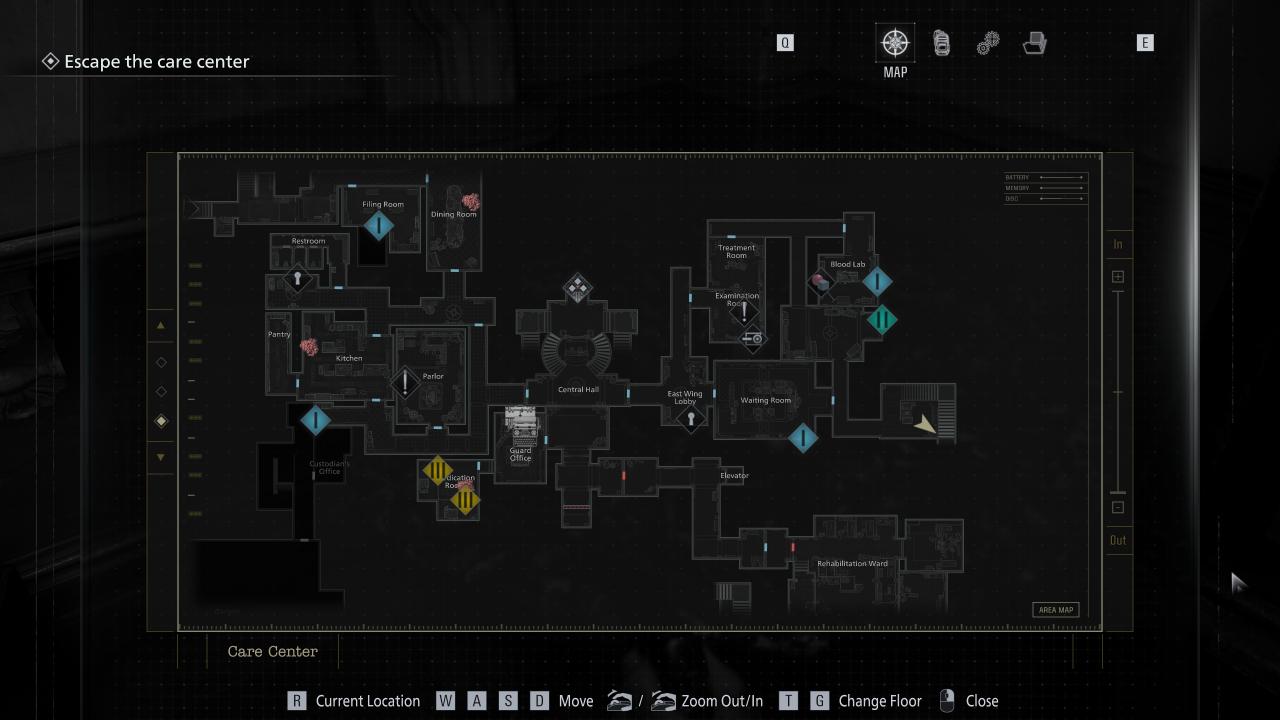Open the files folder tab
This screenshot has height=720, width=1280.
point(1035,43)
